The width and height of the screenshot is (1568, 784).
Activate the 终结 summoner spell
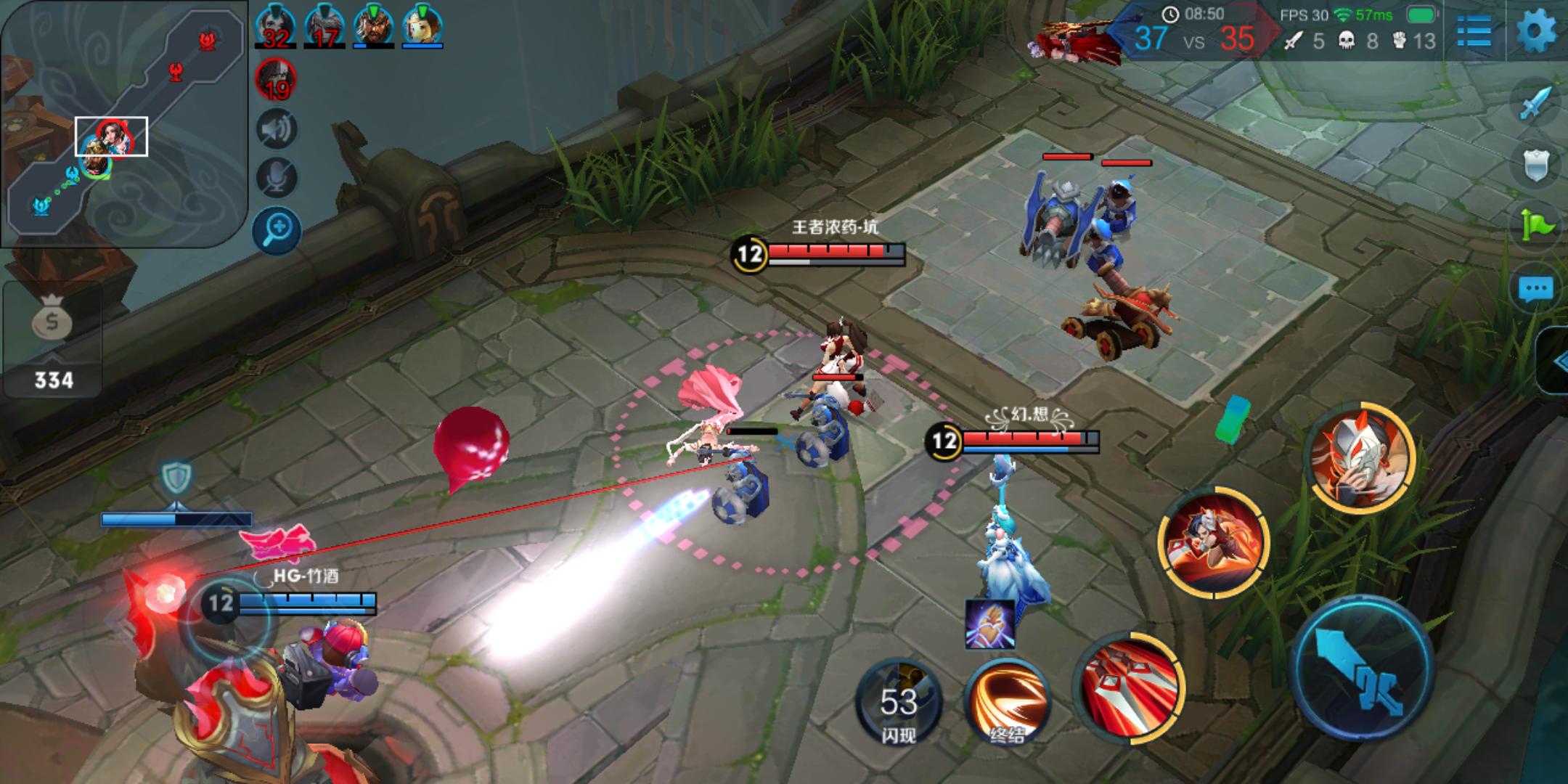click(1006, 701)
